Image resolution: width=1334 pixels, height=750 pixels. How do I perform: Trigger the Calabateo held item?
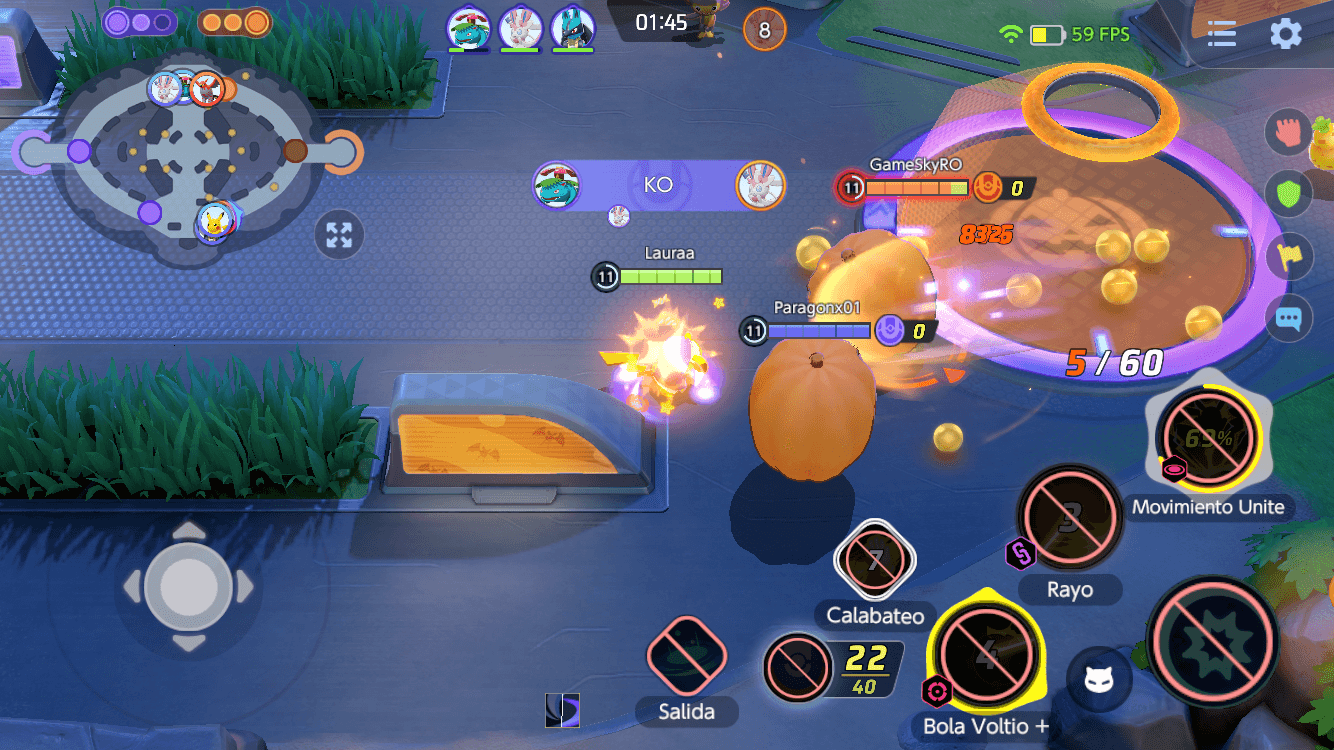pos(875,560)
